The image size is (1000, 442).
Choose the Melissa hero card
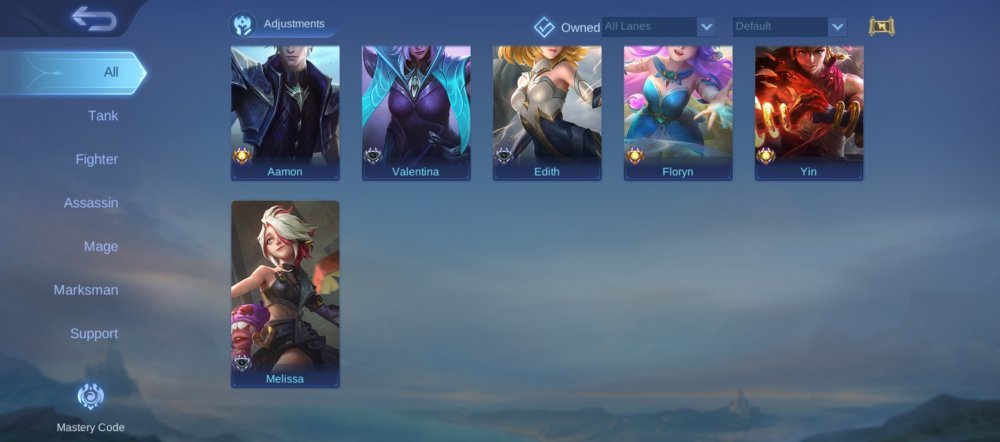point(285,293)
